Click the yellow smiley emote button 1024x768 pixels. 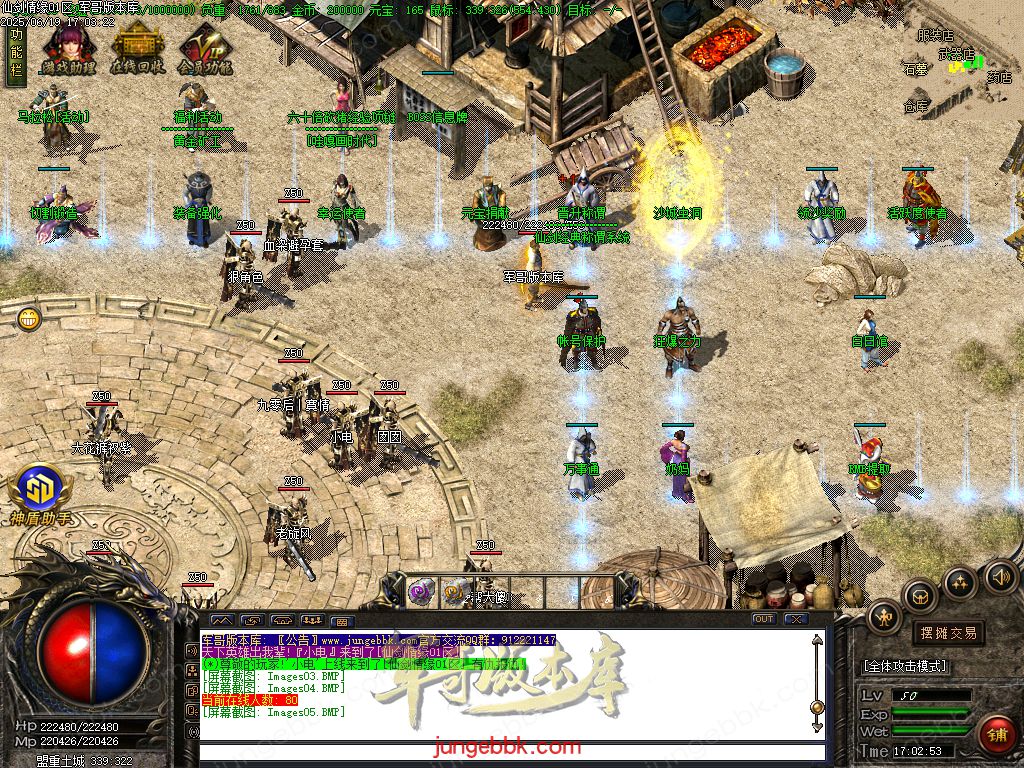(x=29, y=319)
